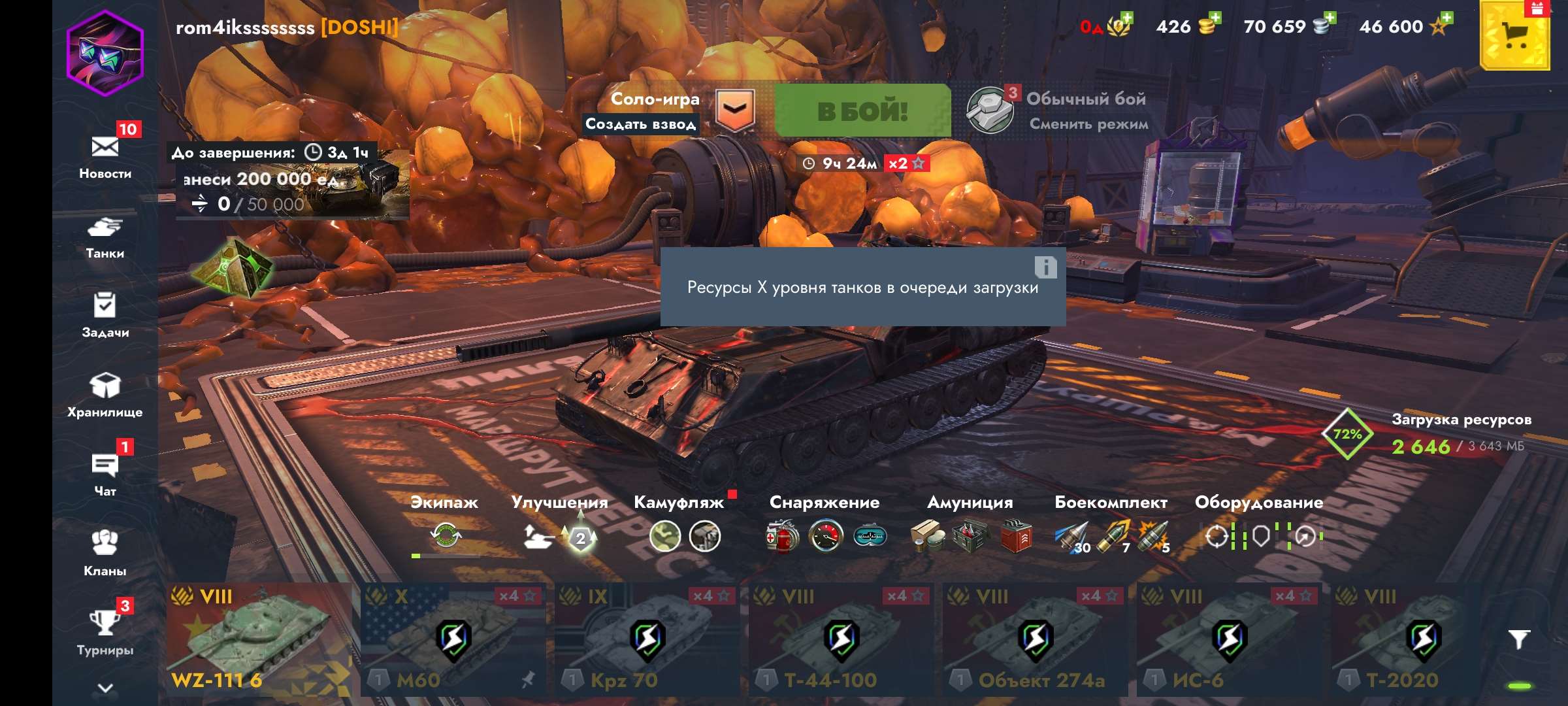
Task: Open the Кланы section
Action: [x=105, y=546]
